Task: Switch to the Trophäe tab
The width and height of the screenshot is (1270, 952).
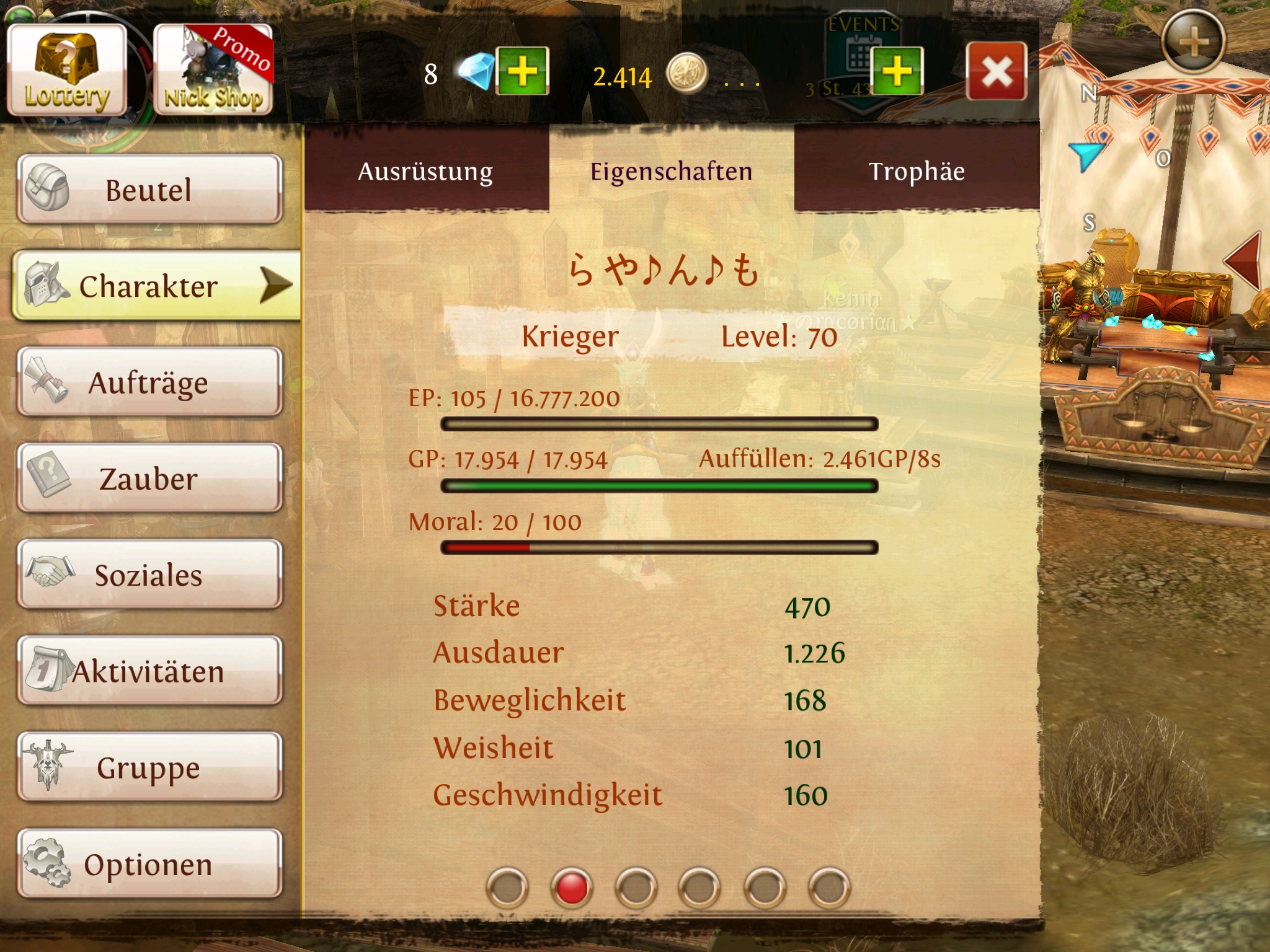Action: coord(917,171)
